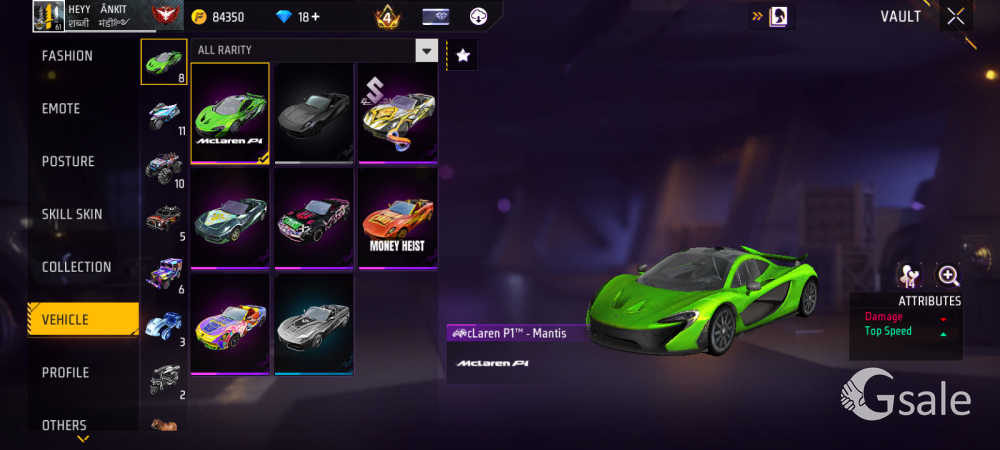Choose the black sports car skin
The height and width of the screenshot is (450, 1000).
pos(314,112)
